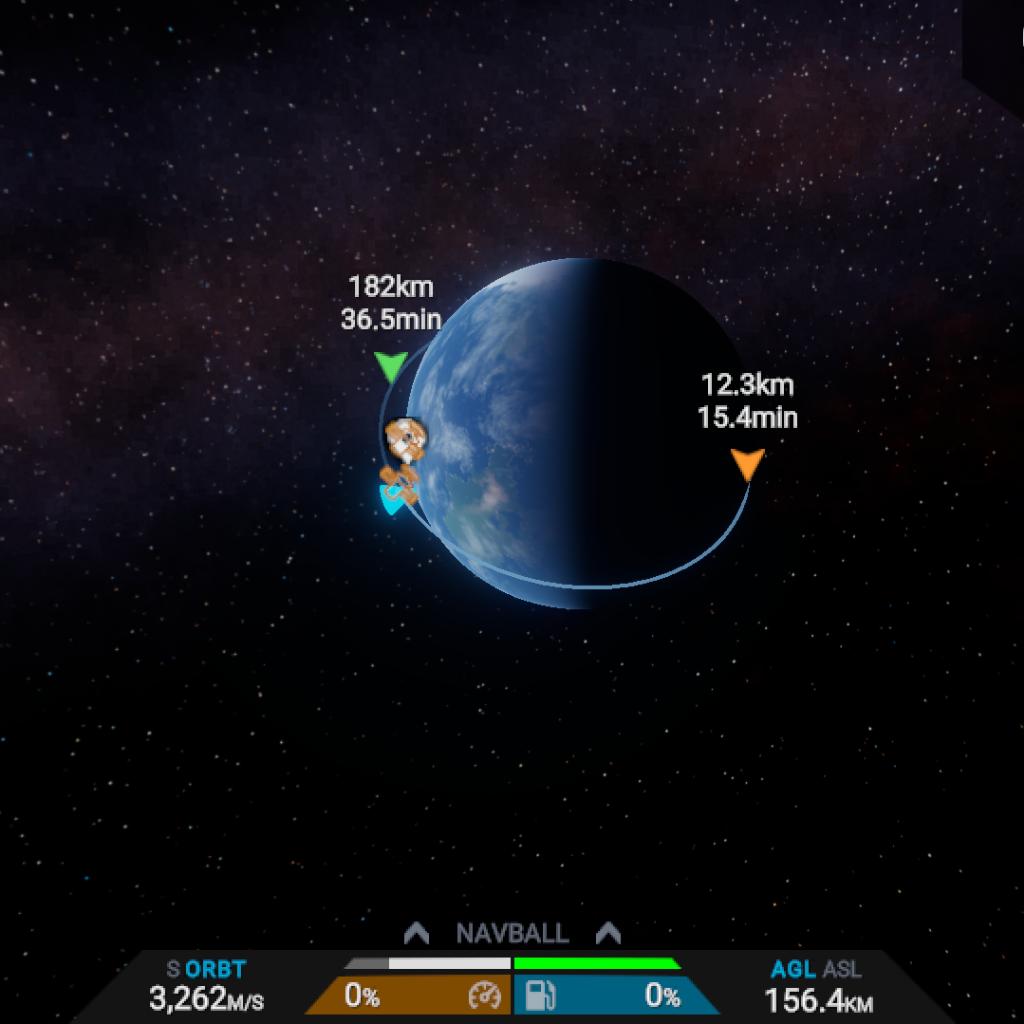Switch velocity readout to ORBT mode

click(x=215, y=969)
